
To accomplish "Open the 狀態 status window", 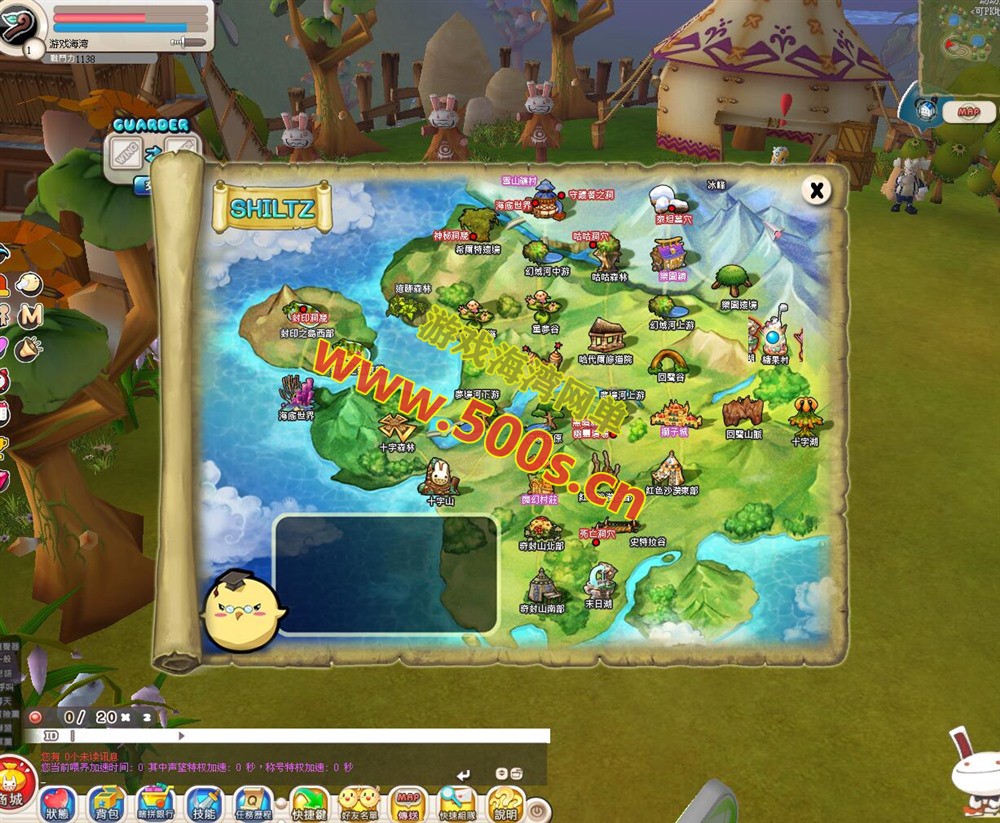I will coord(58,803).
